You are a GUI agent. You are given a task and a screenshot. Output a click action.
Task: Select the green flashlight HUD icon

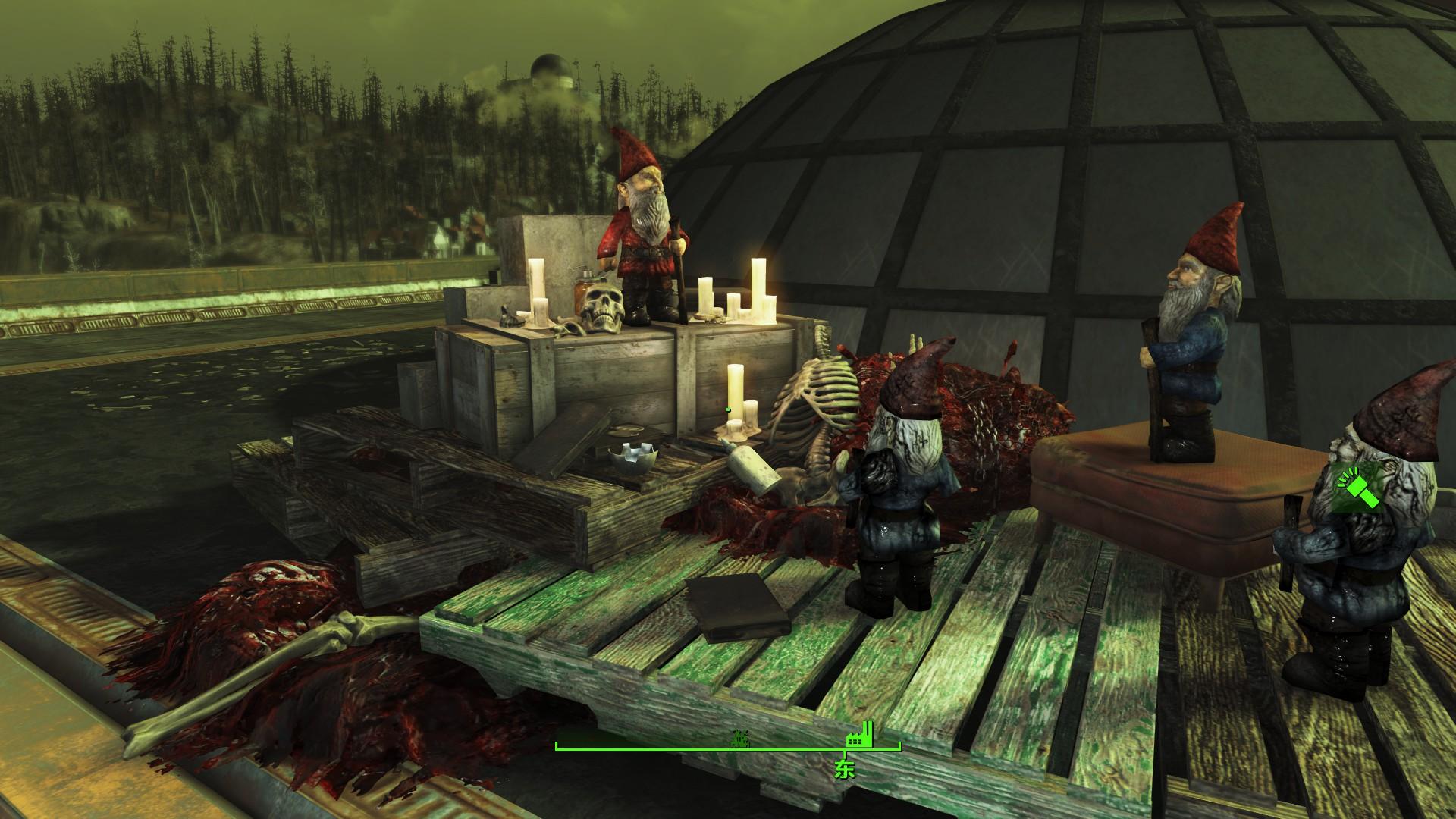point(1358,488)
